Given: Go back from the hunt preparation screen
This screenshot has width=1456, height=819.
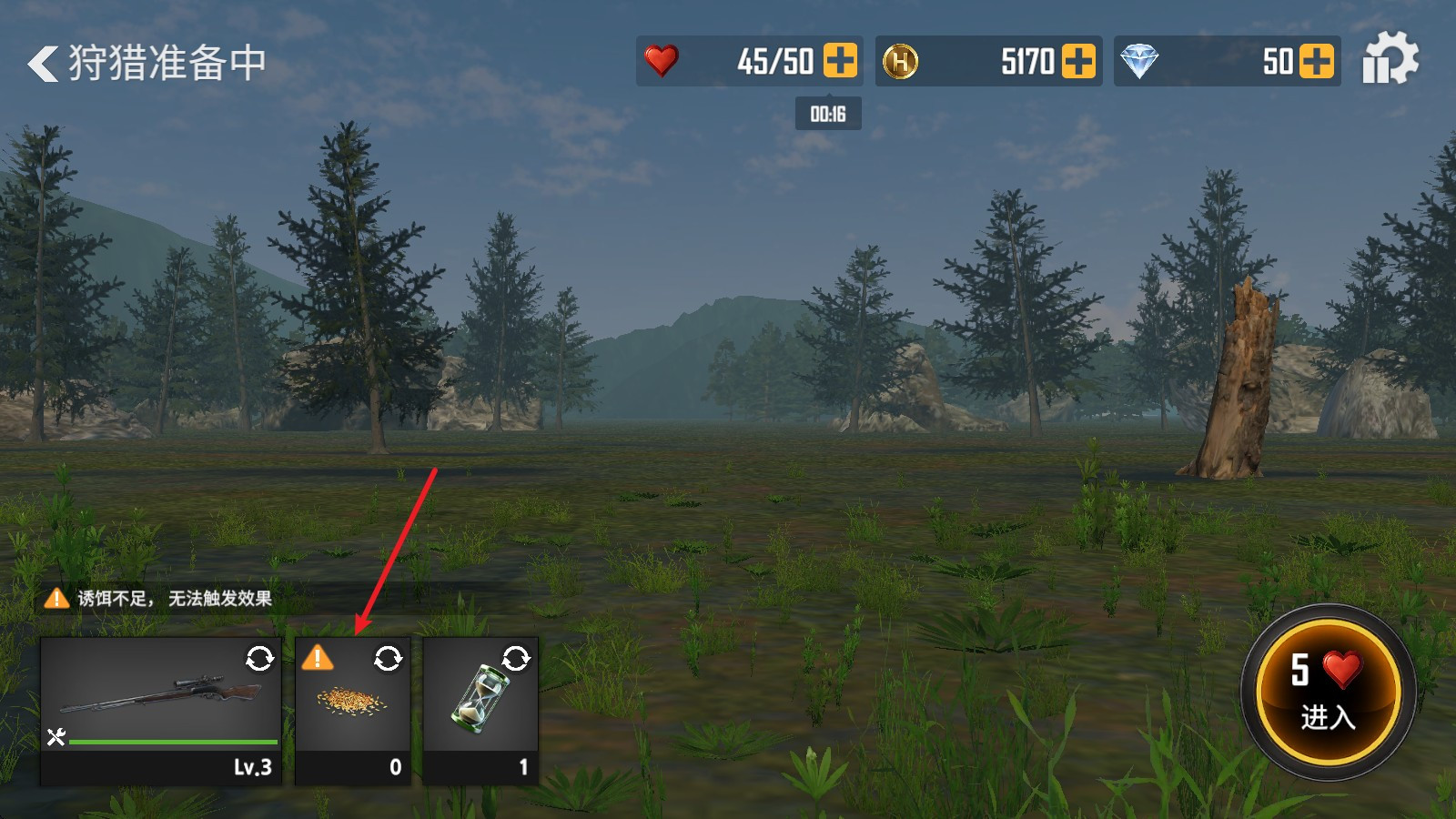Looking at the screenshot, I should (x=43, y=64).
